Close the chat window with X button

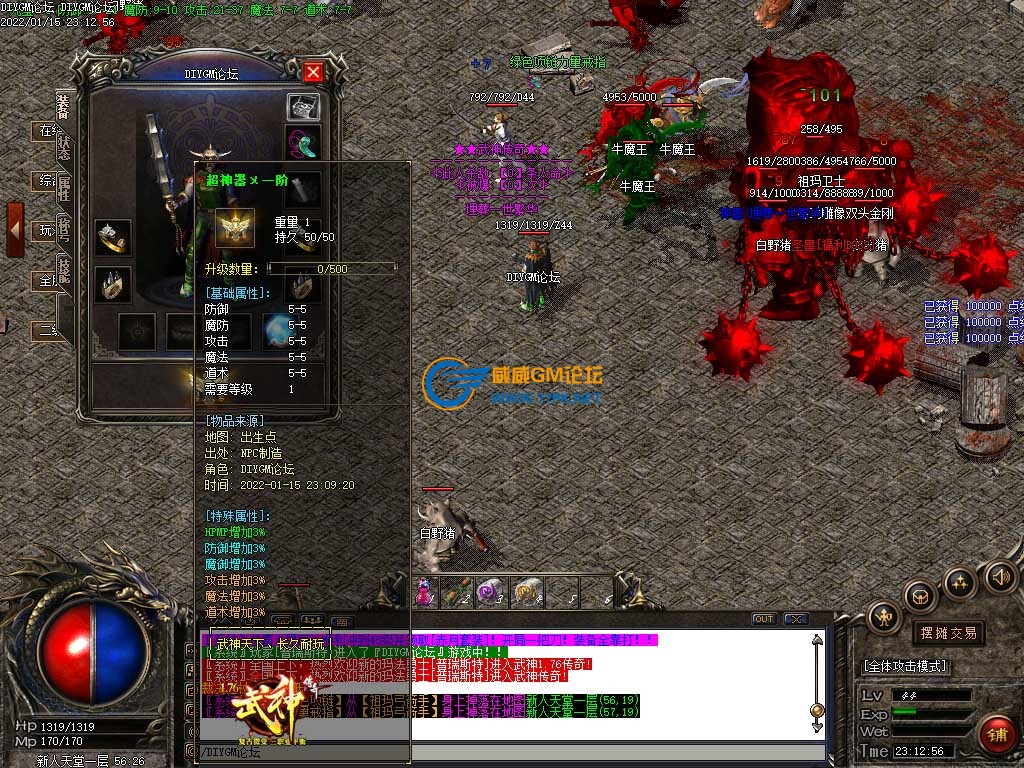[795, 619]
